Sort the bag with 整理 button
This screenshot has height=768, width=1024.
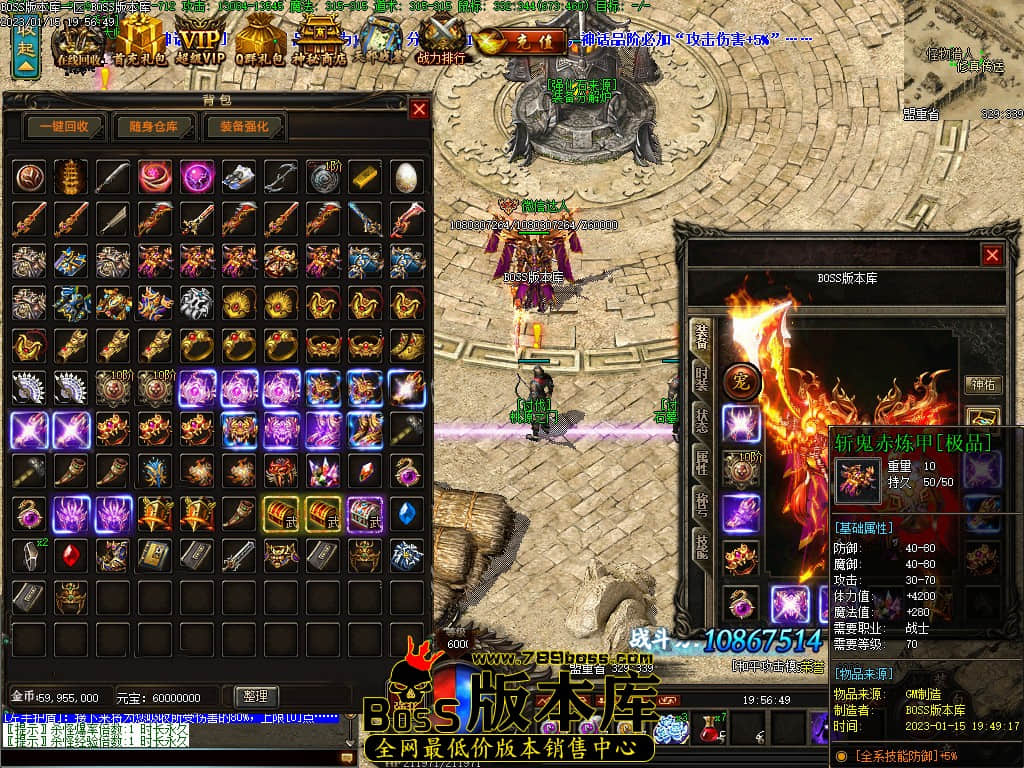pos(254,696)
